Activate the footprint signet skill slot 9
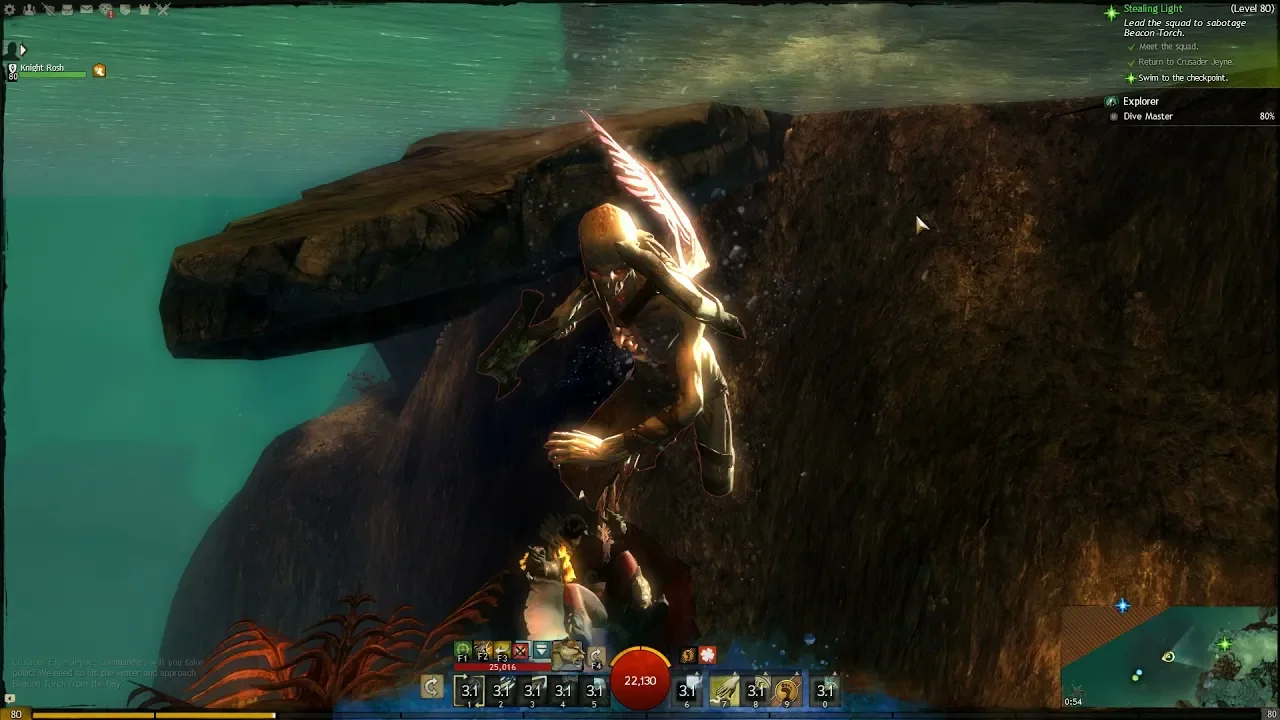Screen dimensions: 1280x720 [787, 689]
